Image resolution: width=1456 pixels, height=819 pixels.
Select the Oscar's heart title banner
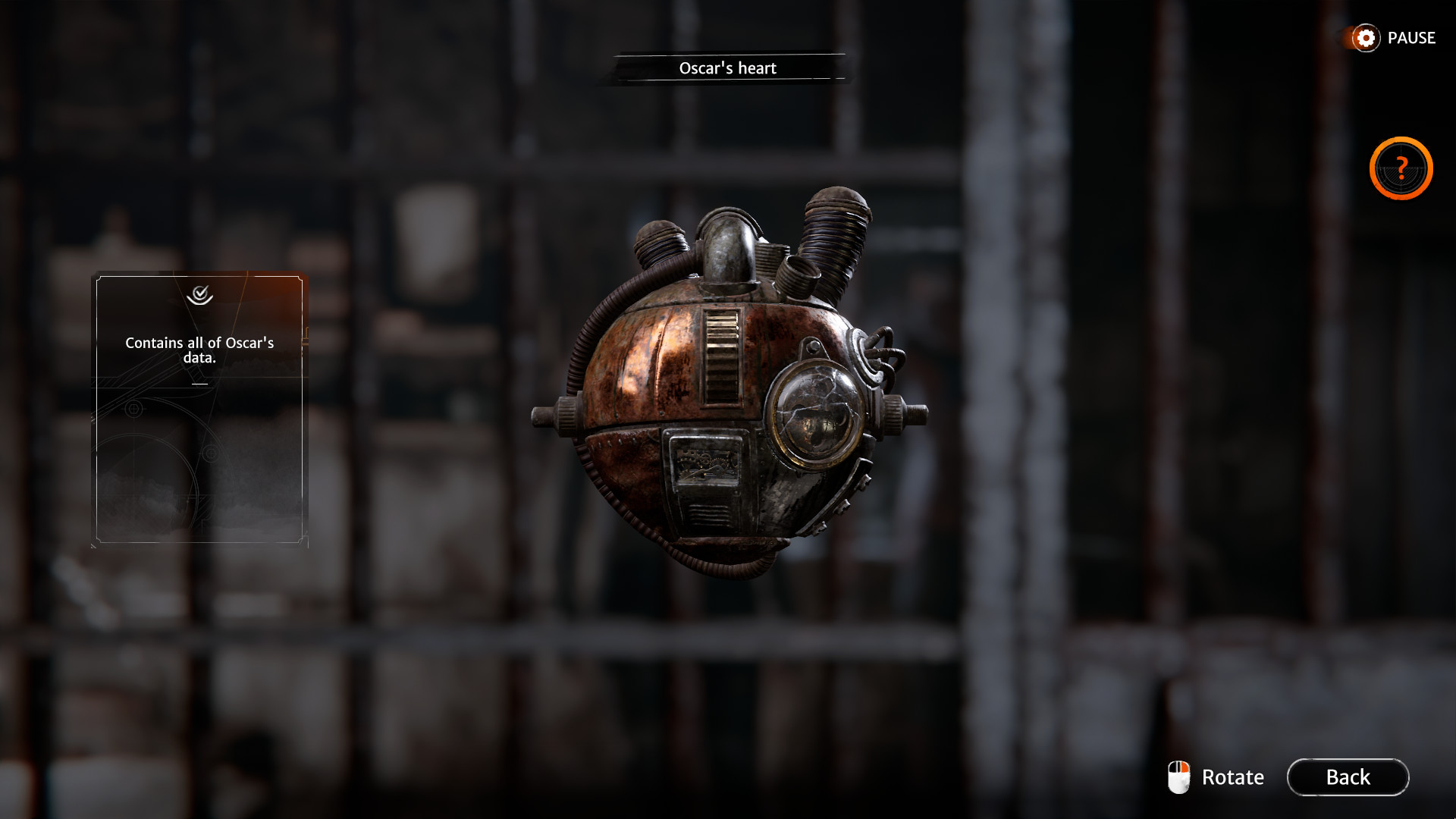(726, 67)
